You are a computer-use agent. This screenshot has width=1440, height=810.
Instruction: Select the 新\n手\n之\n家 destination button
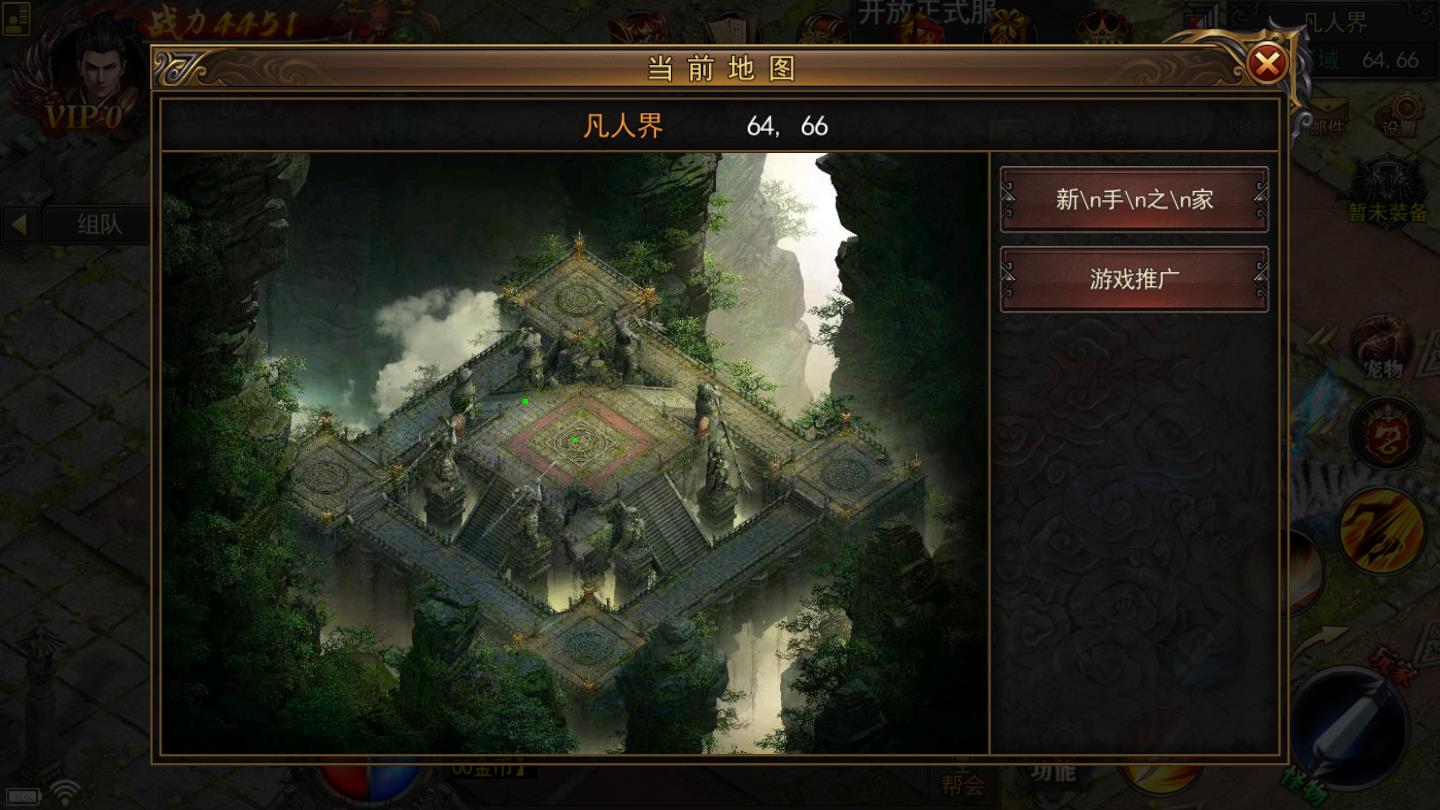tap(1134, 199)
